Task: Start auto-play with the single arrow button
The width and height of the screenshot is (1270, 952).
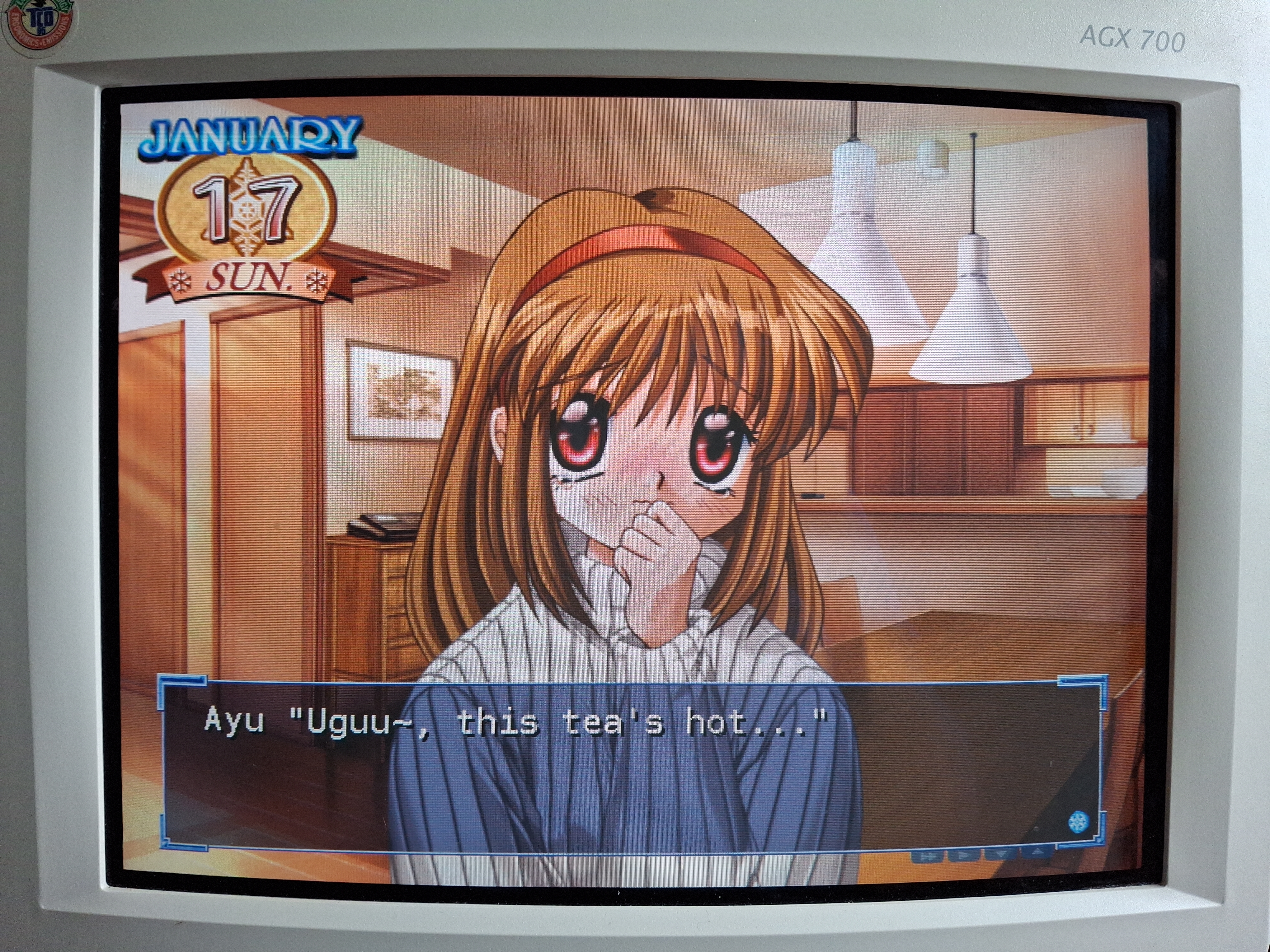Action: [x=964, y=856]
